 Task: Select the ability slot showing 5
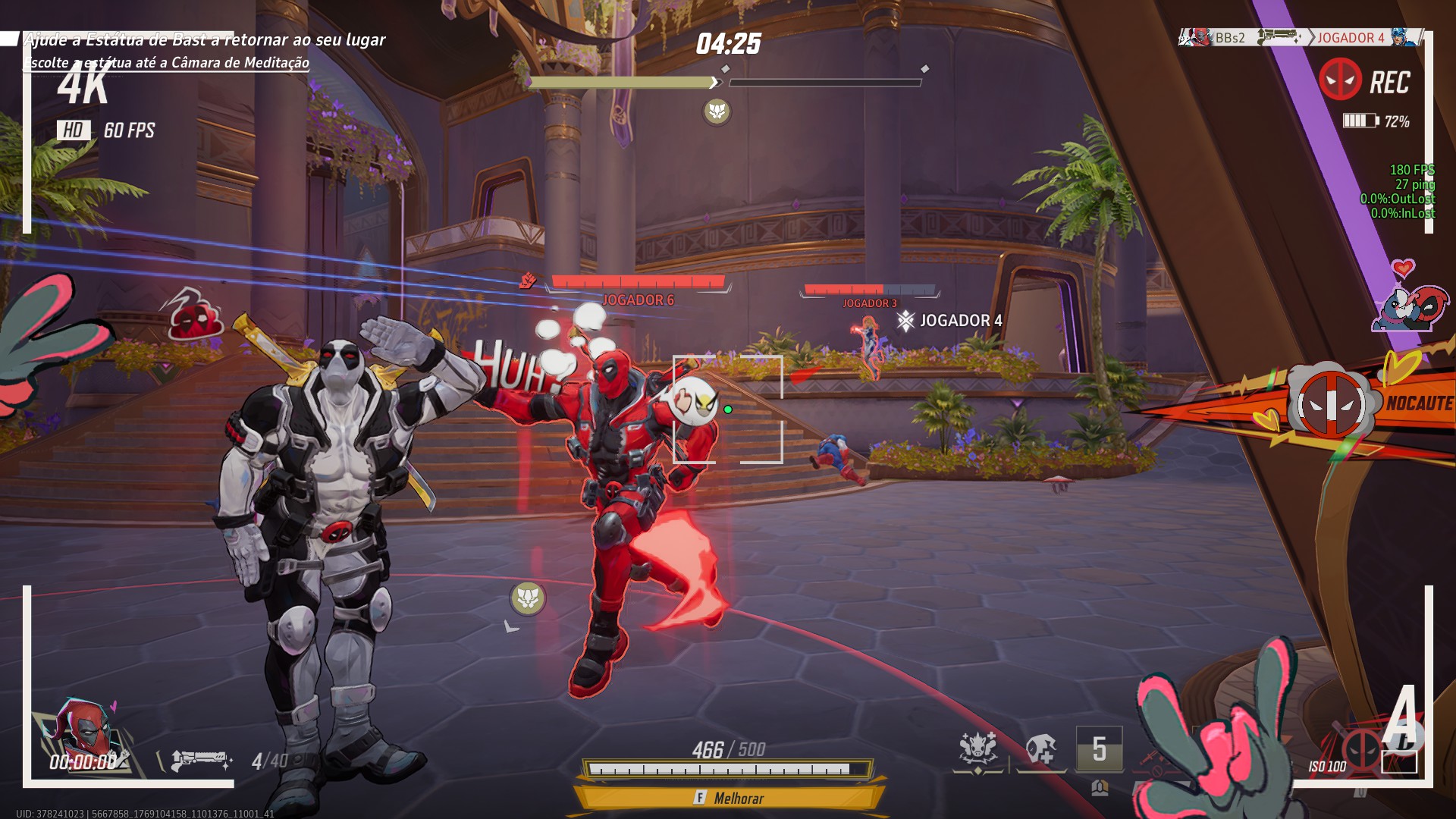(x=1099, y=749)
